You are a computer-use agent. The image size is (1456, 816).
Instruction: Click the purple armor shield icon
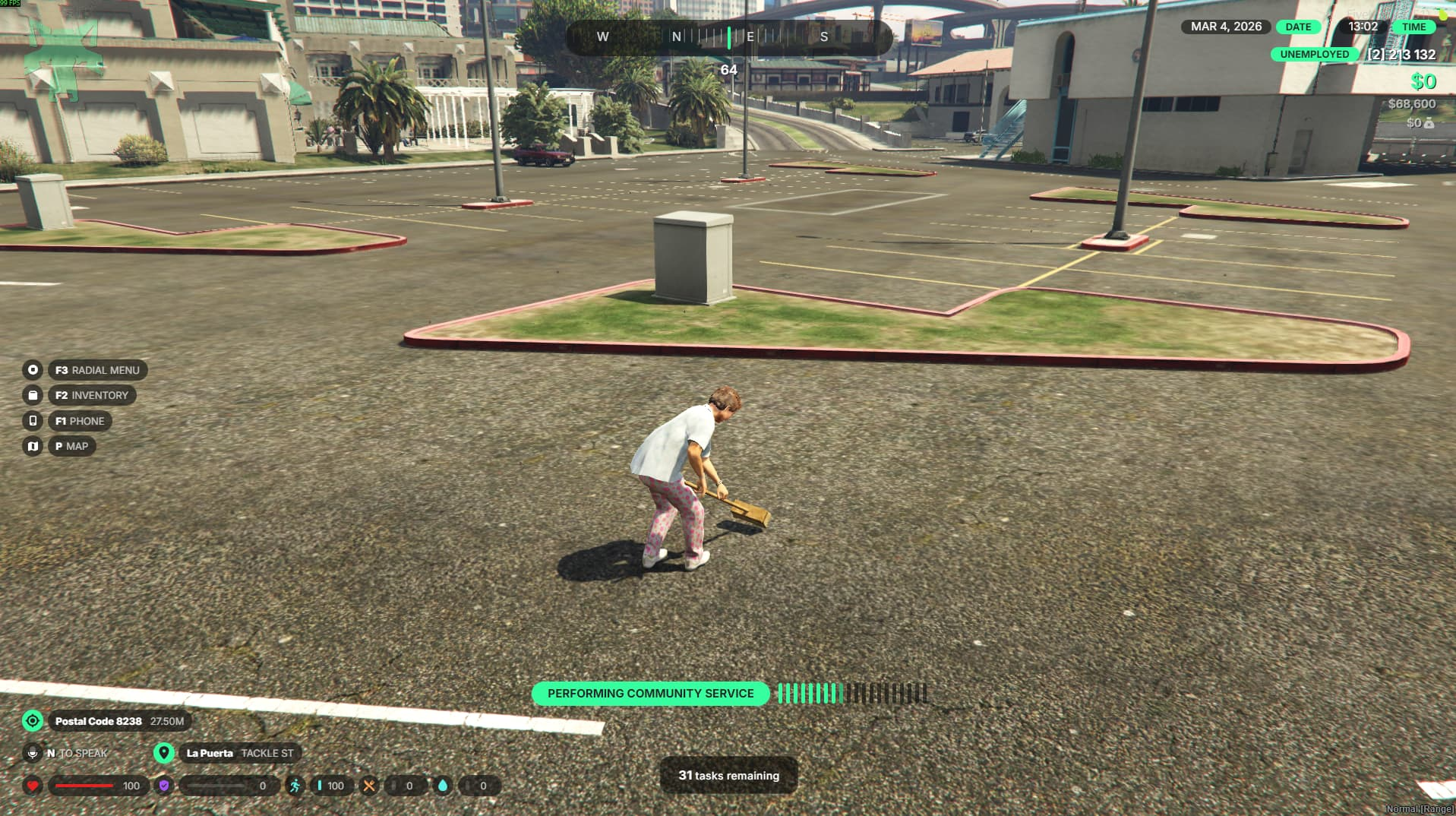point(163,786)
